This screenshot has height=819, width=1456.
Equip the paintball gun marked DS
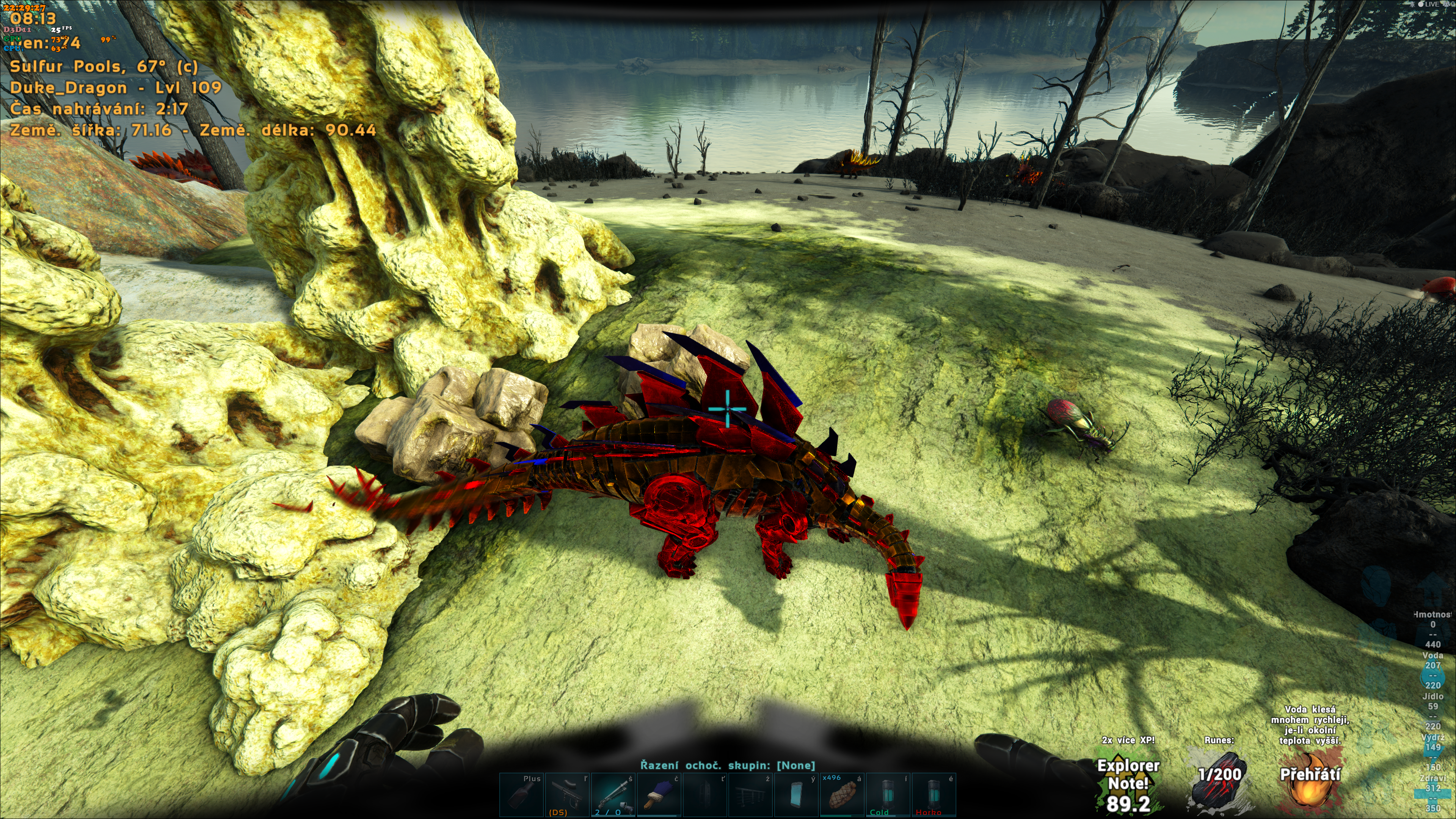[x=567, y=795]
